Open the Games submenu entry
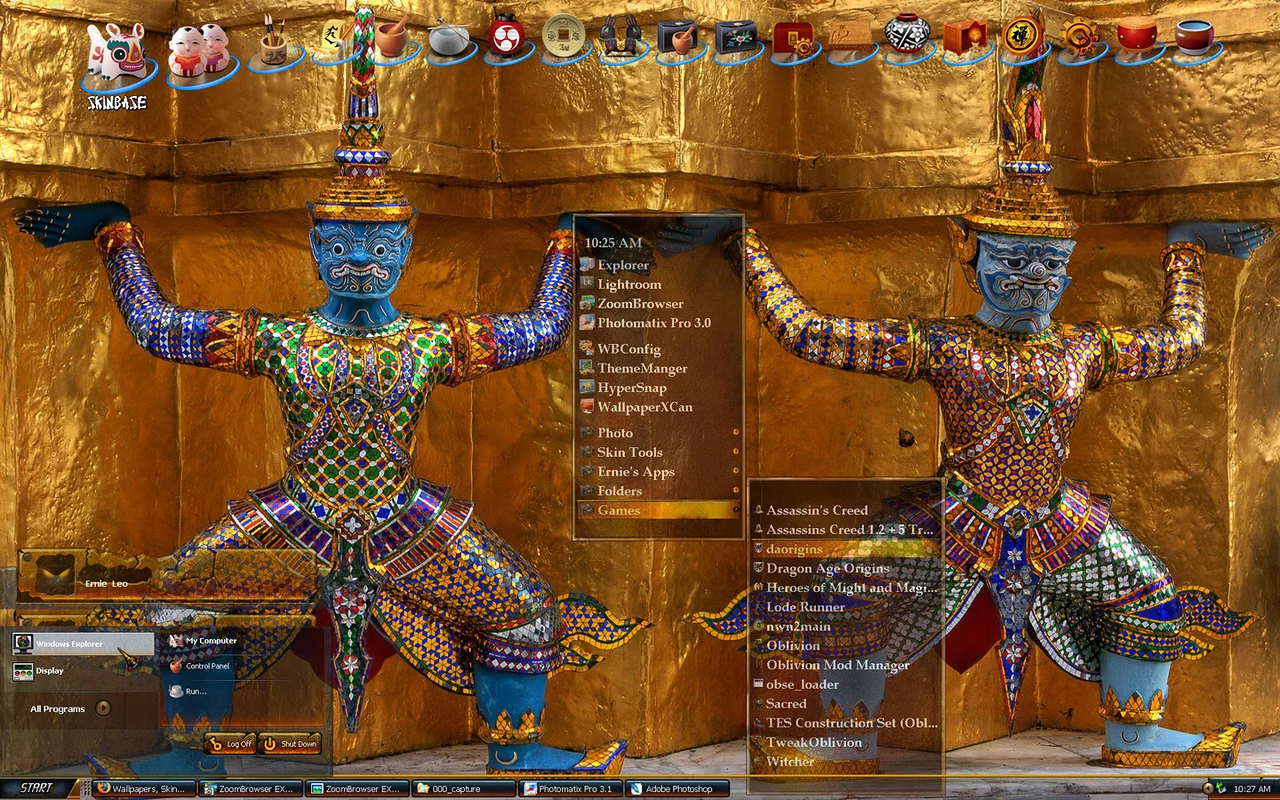Screen dimensions: 1280x800 pyautogui.click(x=619, y=510)
